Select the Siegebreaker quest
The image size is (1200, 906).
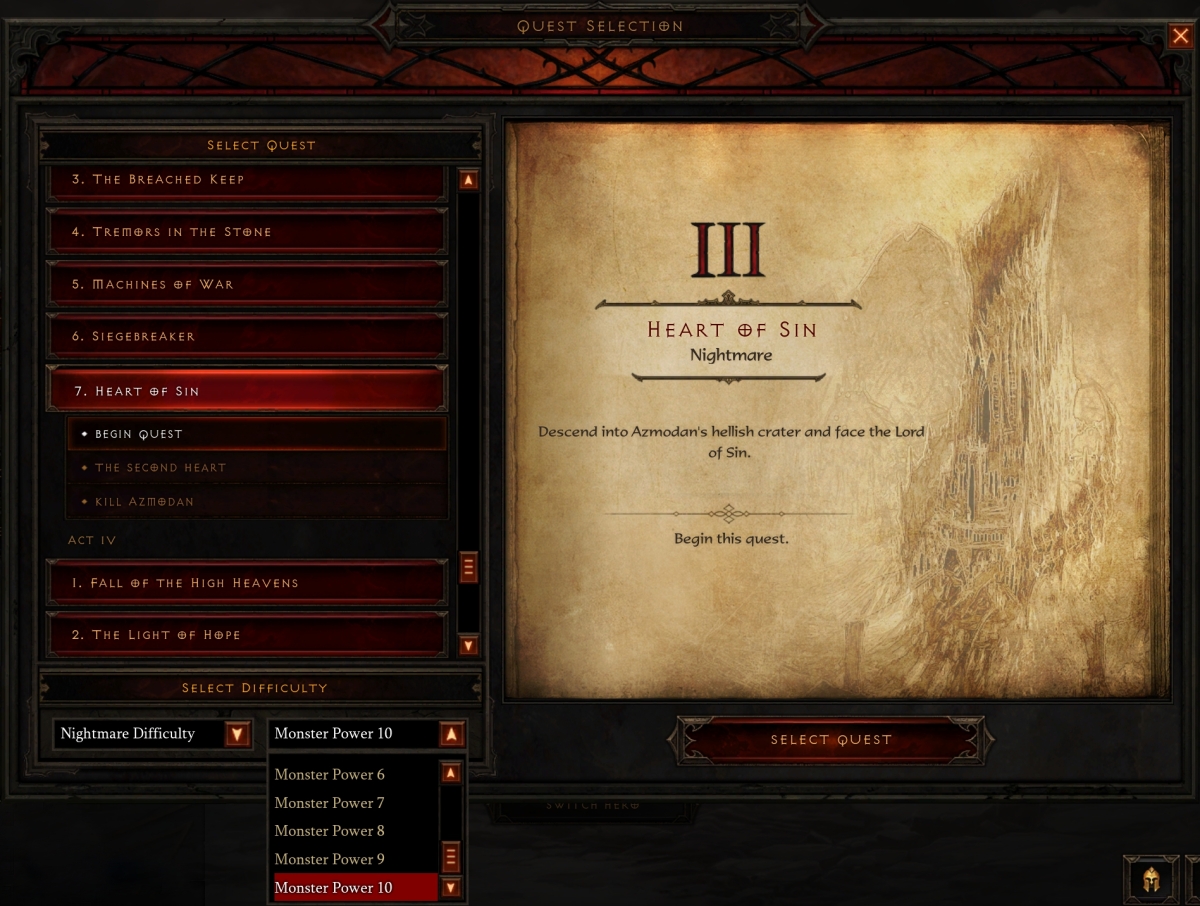[x=246, y=336]
